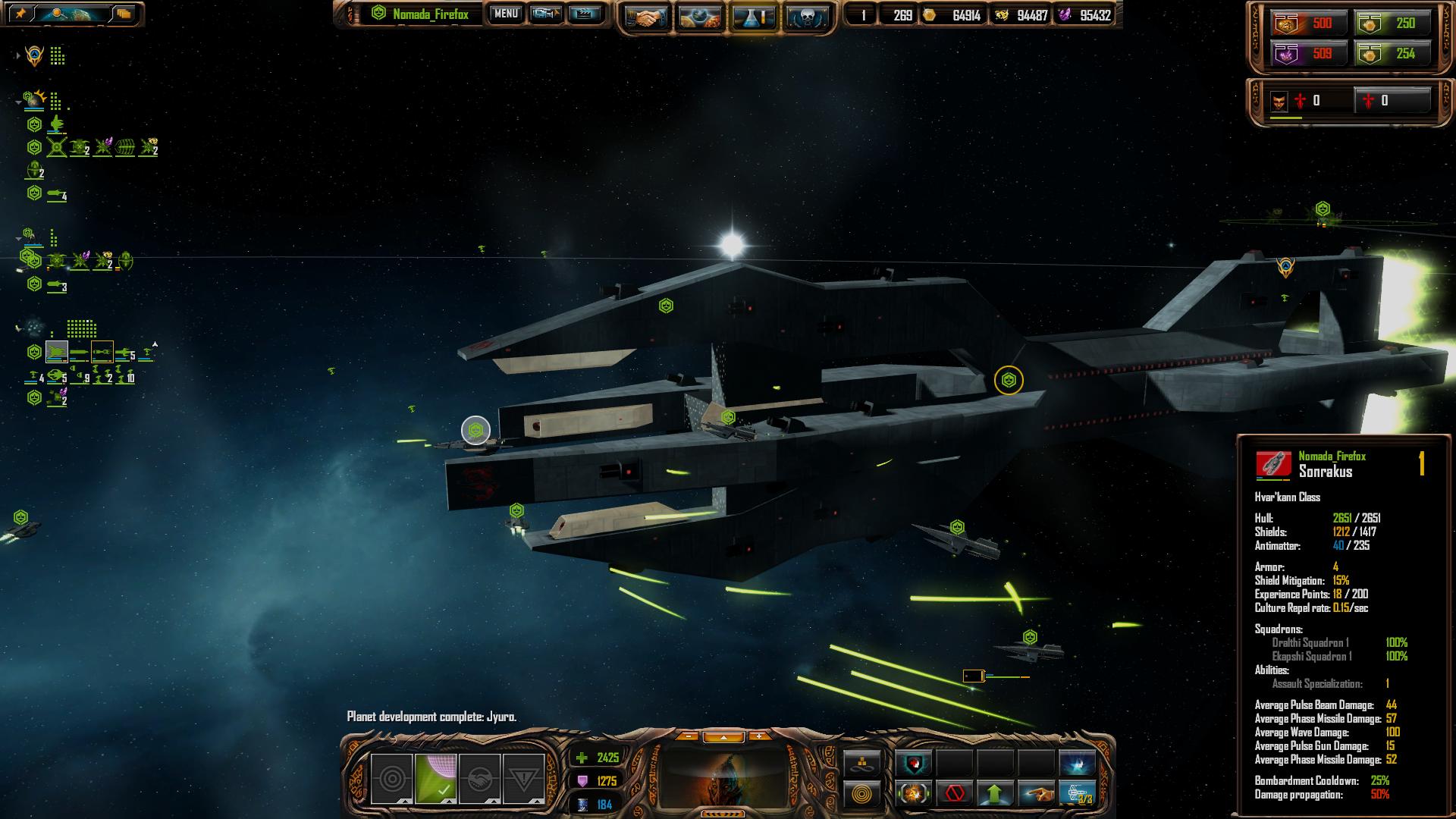The height and width of the screenshot is (819, 1456).
Task: Toggle the cinematic camera icon
Action: [x=545, y=14]
